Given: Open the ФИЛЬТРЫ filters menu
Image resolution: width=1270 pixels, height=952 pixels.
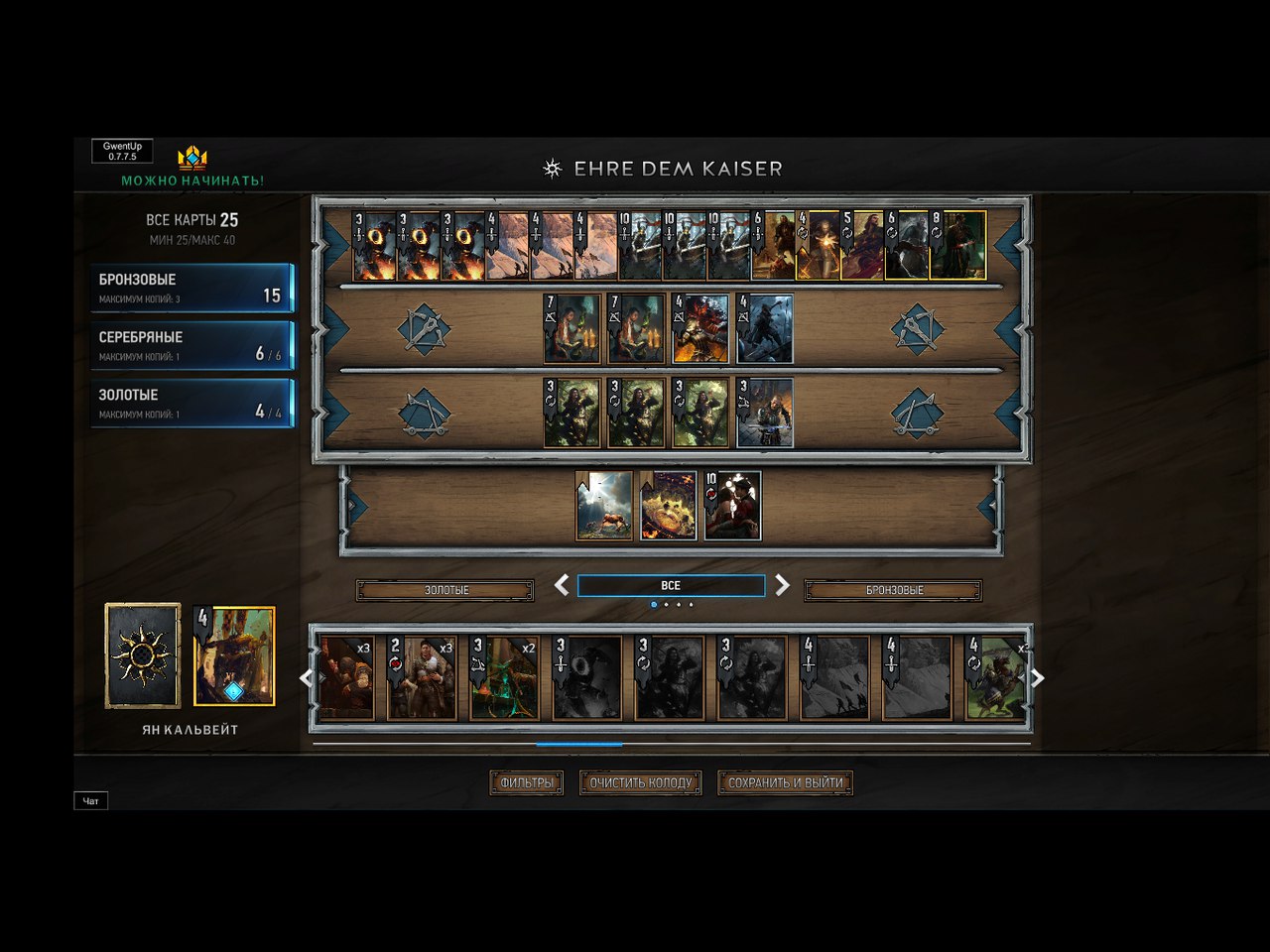Looking at the screenshot, I should 526,782.
